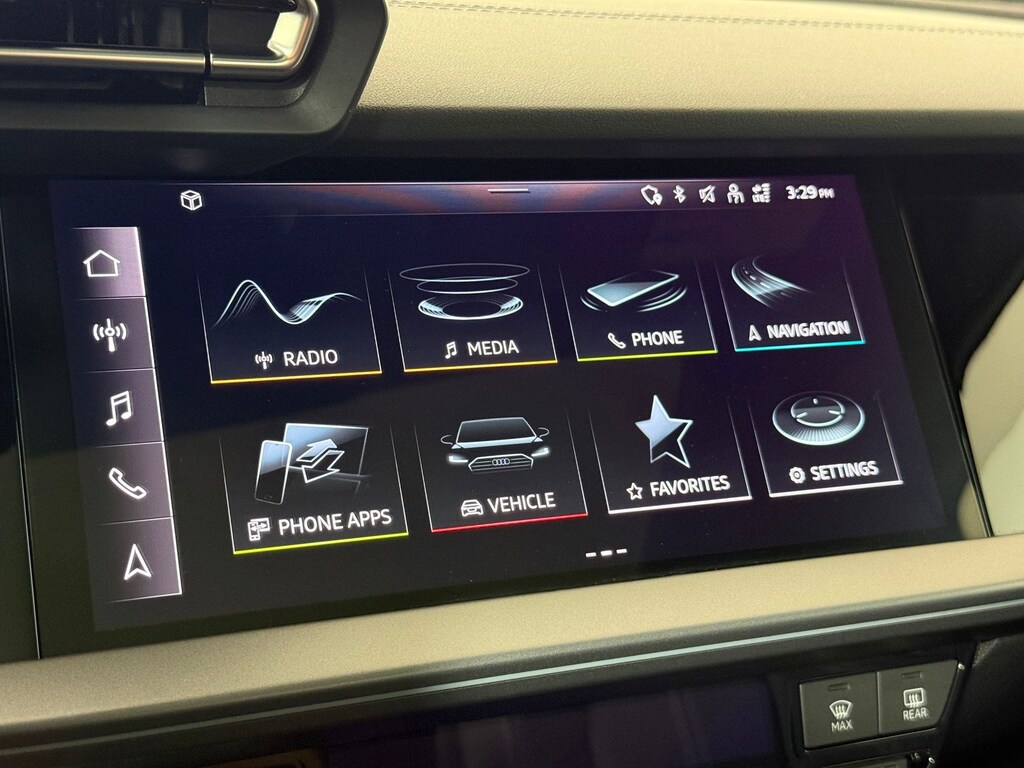The width and height of the screenshot is (1024, 768).
Task: Open the Settings tile
Action: pyautogui.click(x=826, y=443)
